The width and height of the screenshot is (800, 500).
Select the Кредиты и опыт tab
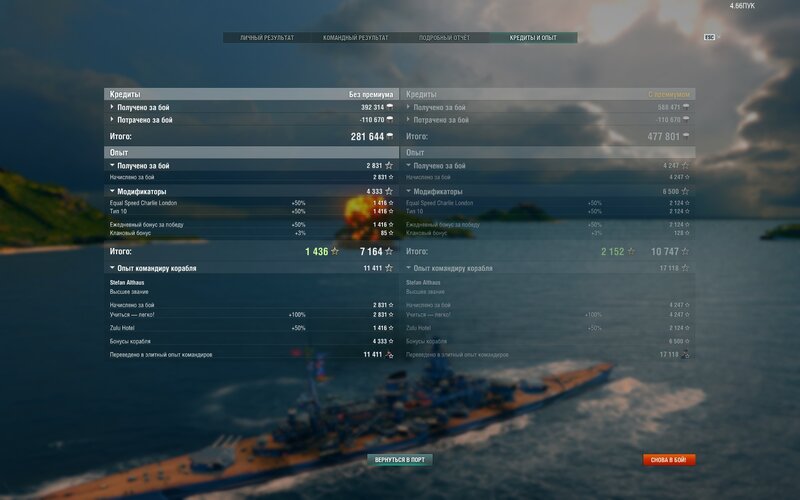pos(533,38)
